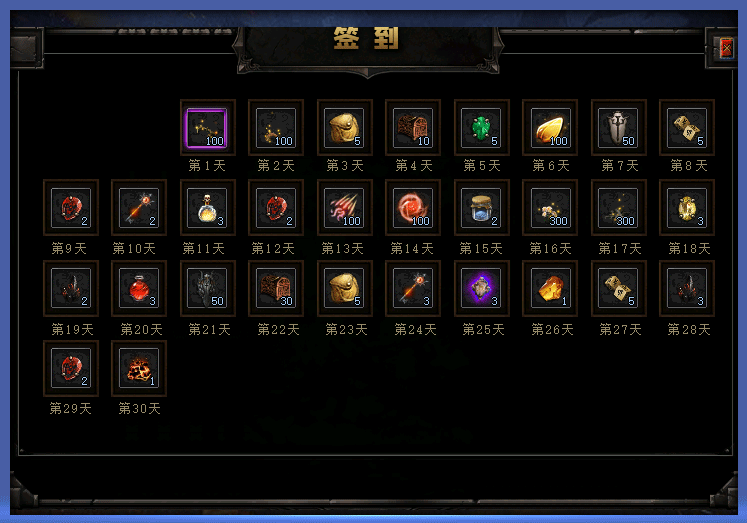Viewport: 747px width, 523px height.
Task: Pick the Day 26 amber ore reward
Action: point(550,288)
